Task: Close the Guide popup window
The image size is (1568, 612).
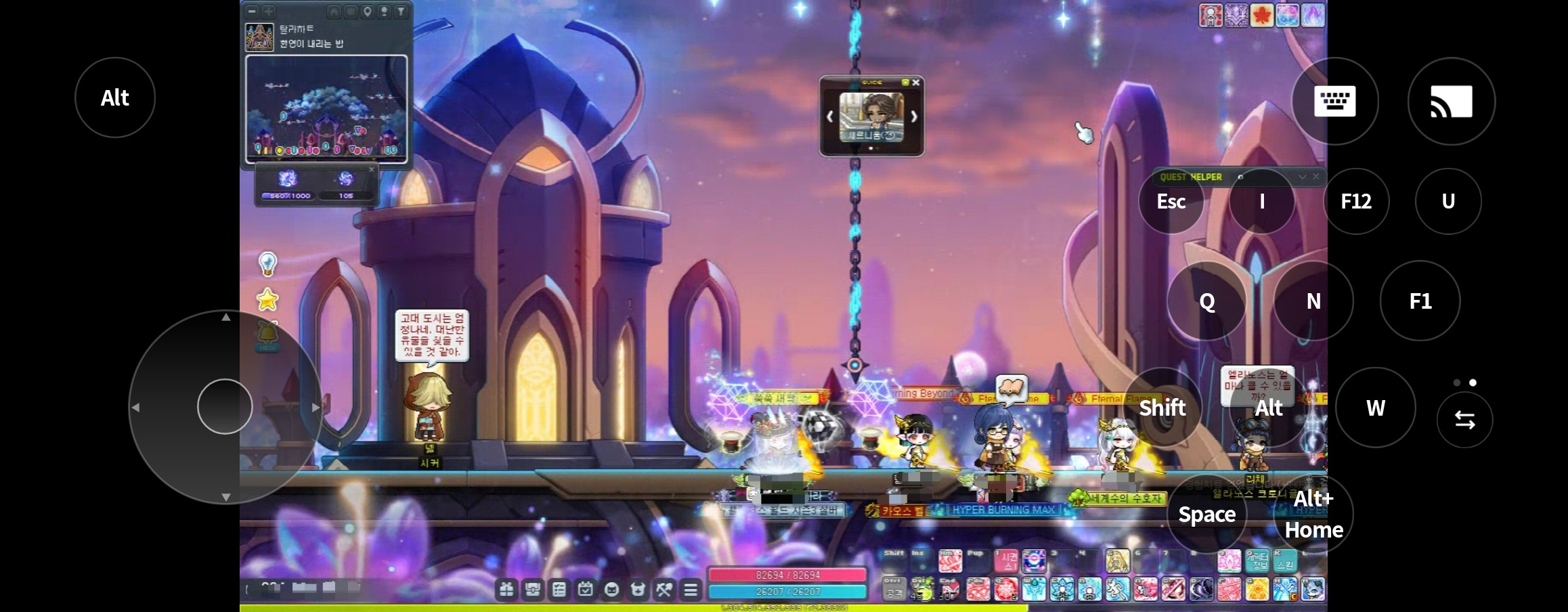Action: pyautogui.click(x=916, y=83)
